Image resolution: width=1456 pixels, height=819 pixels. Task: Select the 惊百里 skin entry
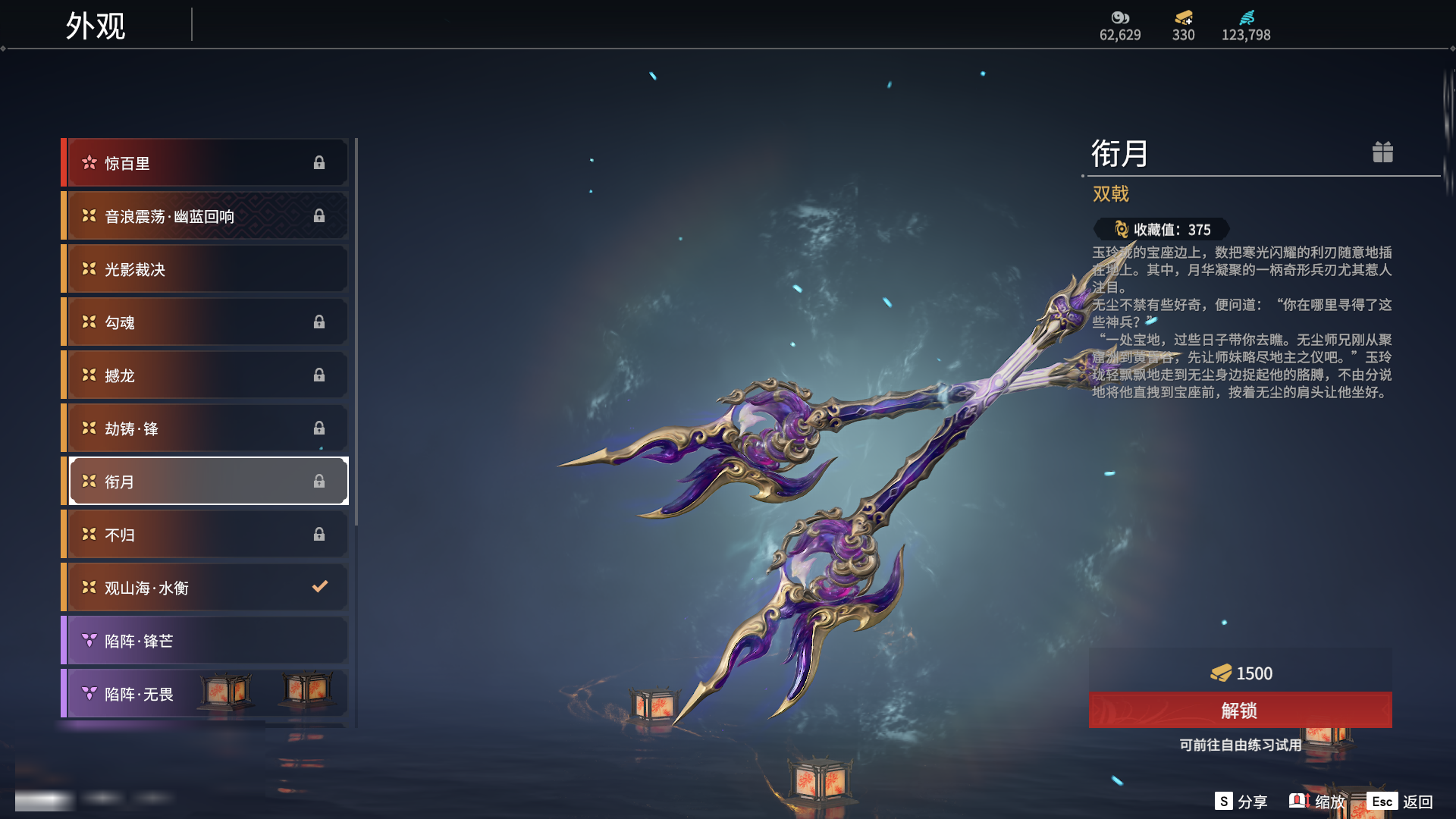[206, 163]
